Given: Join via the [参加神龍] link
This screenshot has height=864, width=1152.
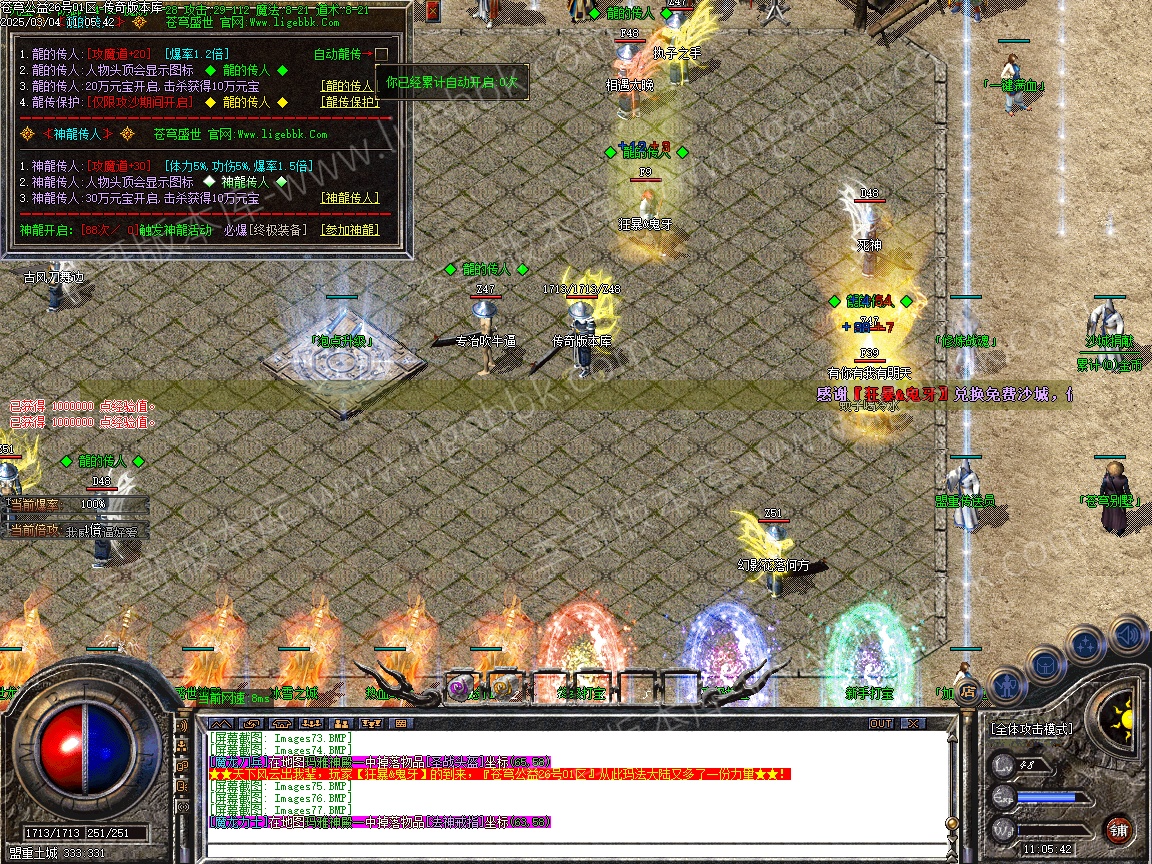Looking at the screenshot, I should [349, 230].
